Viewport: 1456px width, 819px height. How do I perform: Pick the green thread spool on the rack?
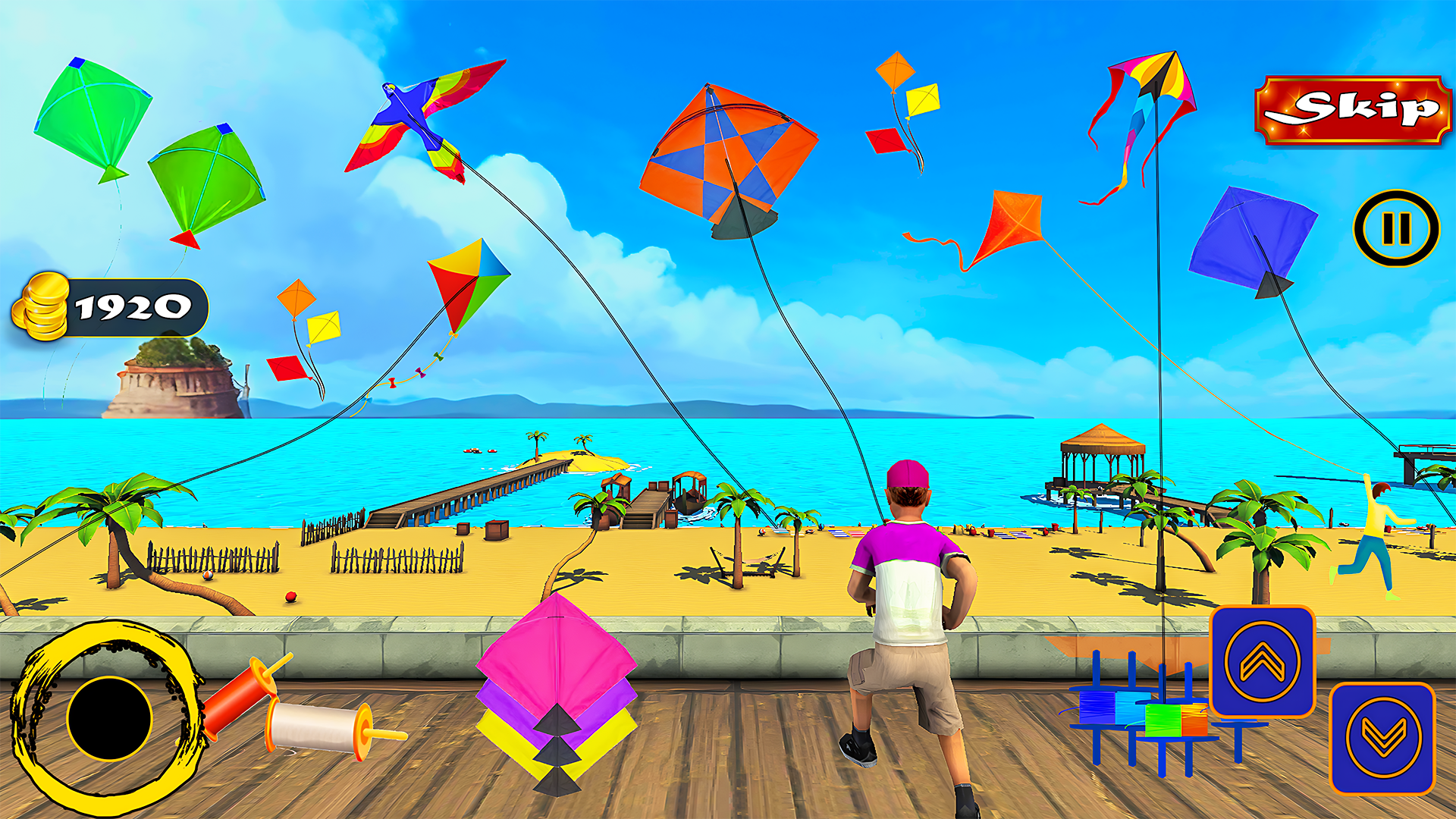coord(1163,720)
